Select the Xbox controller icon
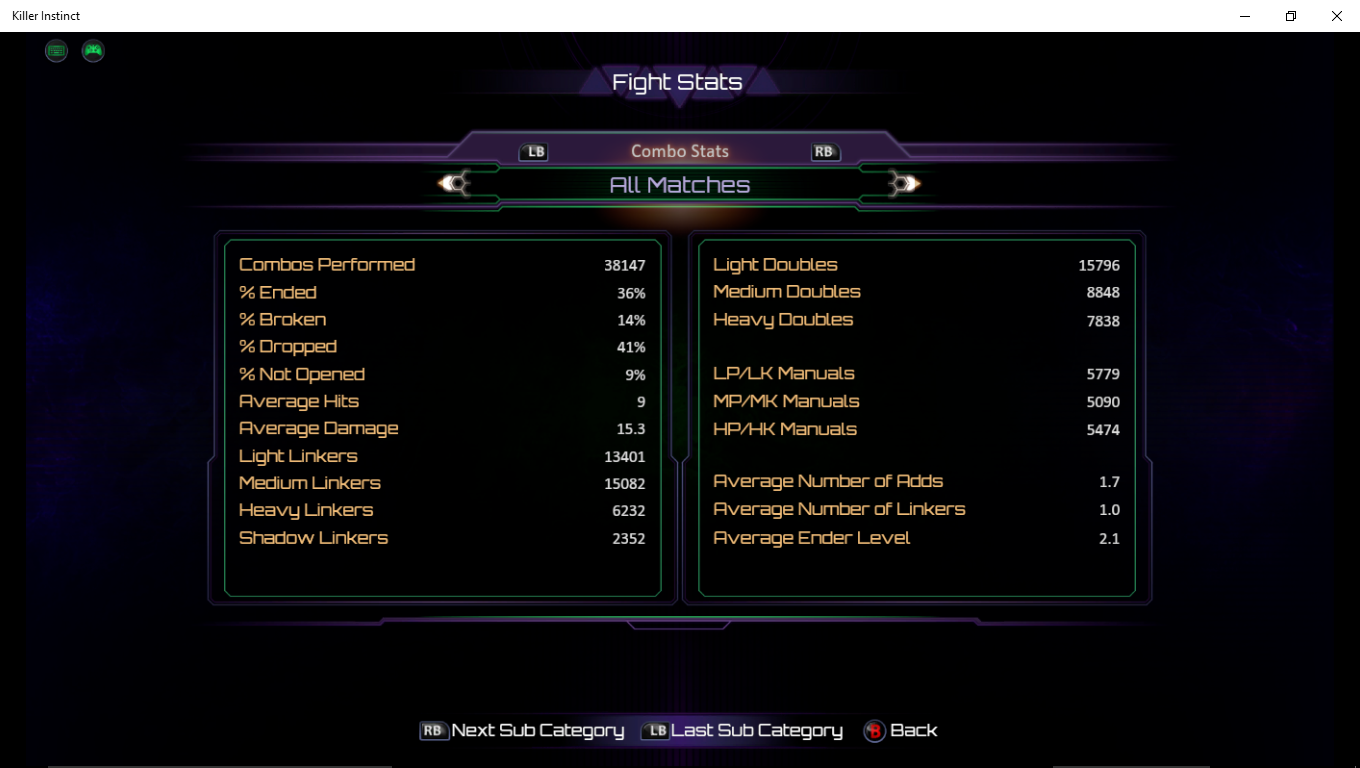This screenshot has height=768, width=1360. tap(93, 50)
